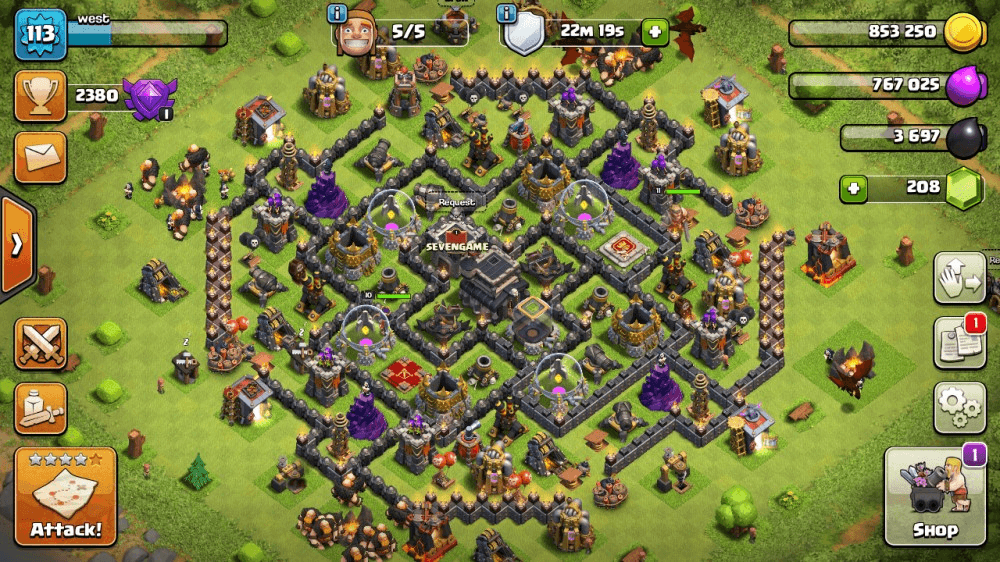The height and width of the screenshot is (562, 1000).
Task: Show the trophy league rankings
Action: [41, 96]
